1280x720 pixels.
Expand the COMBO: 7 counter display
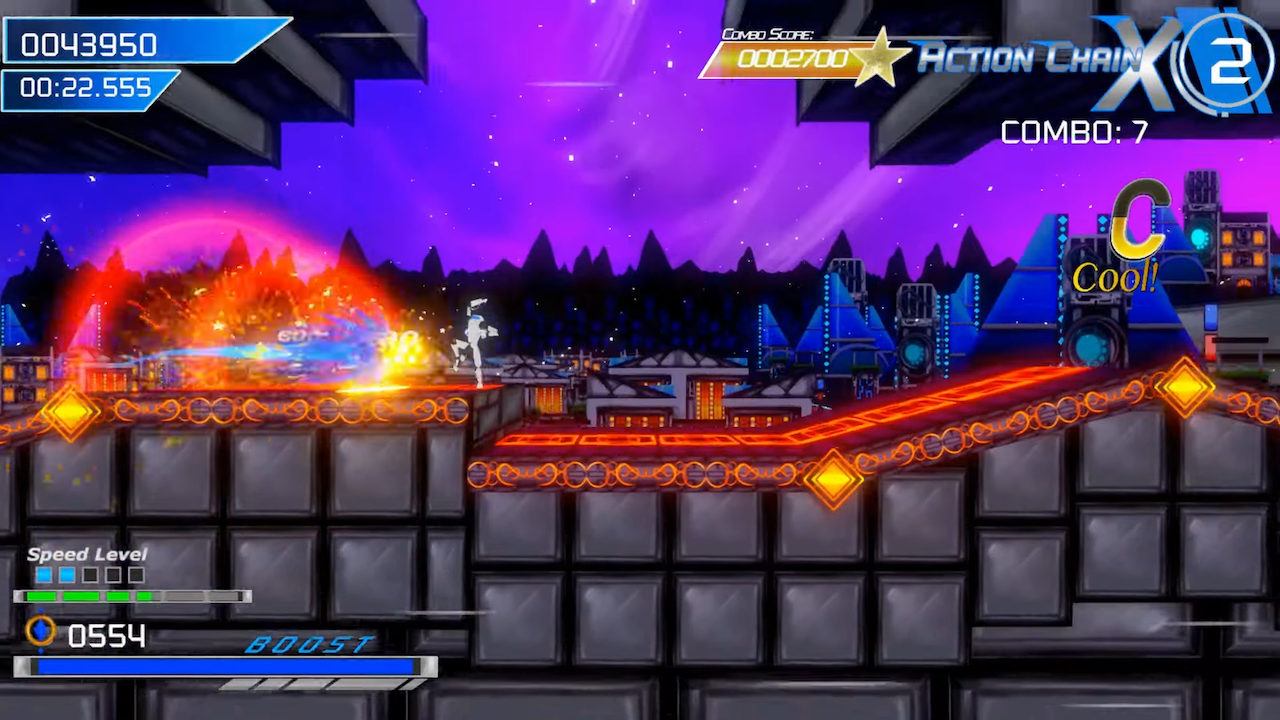pyautogui.click(x=1075, y=133)
